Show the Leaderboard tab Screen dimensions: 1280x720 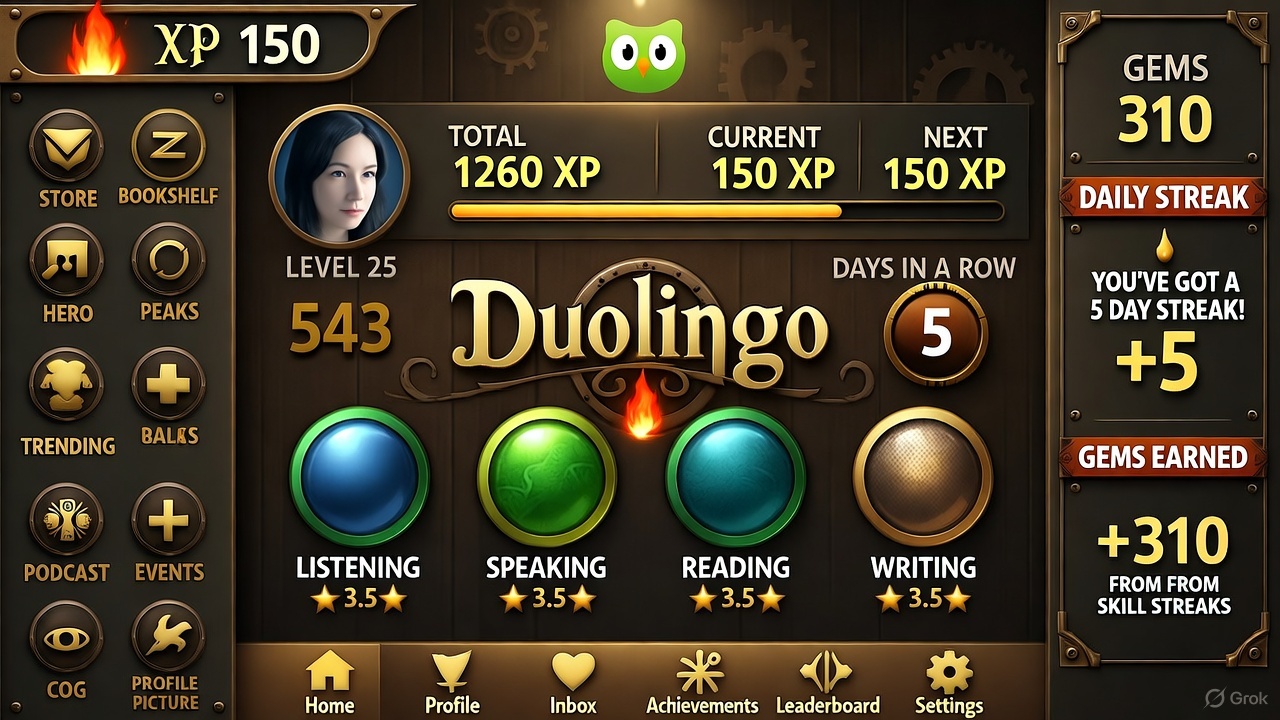(827, 682)
